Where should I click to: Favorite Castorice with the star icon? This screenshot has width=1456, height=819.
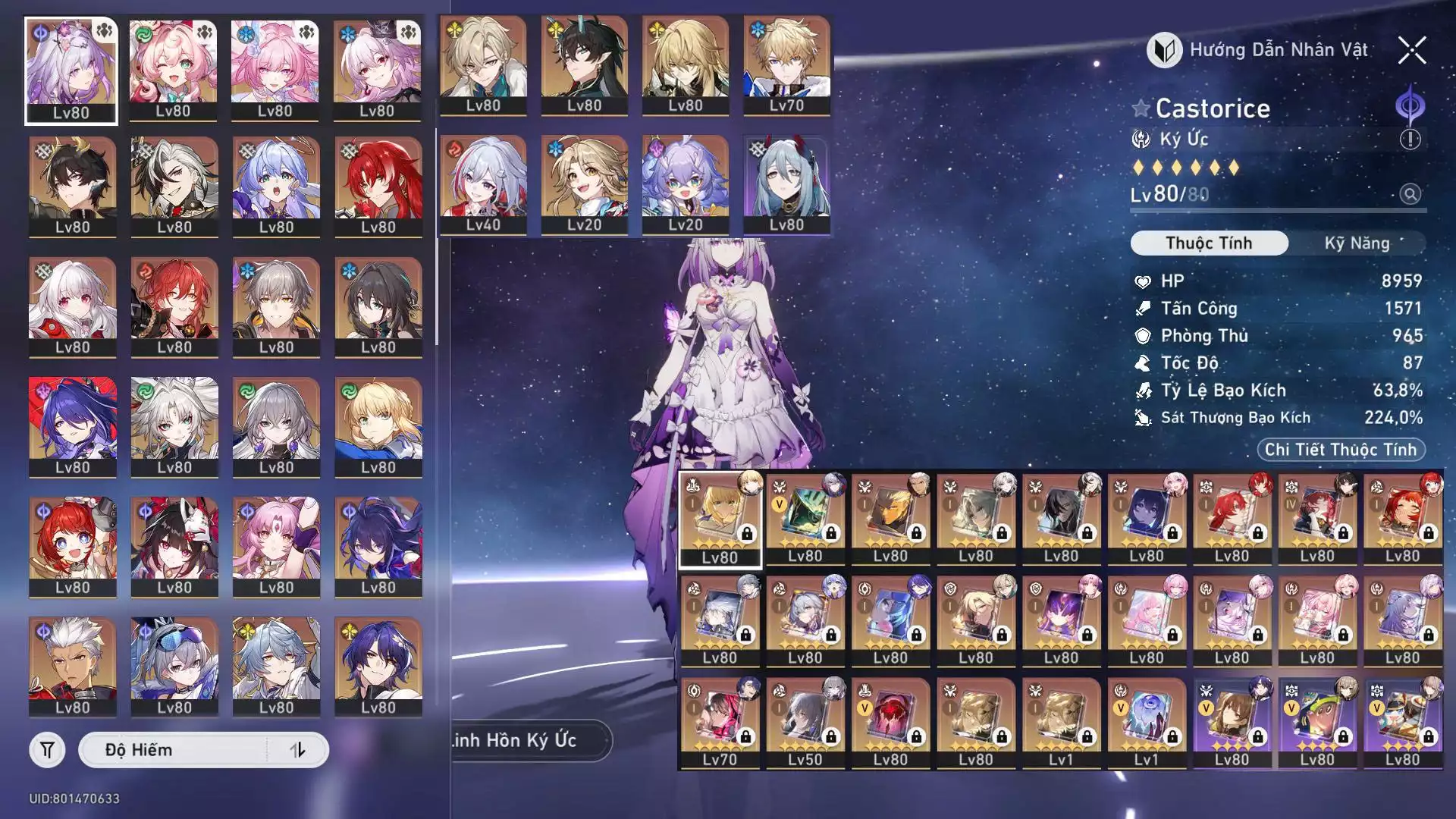(1141, 108)
